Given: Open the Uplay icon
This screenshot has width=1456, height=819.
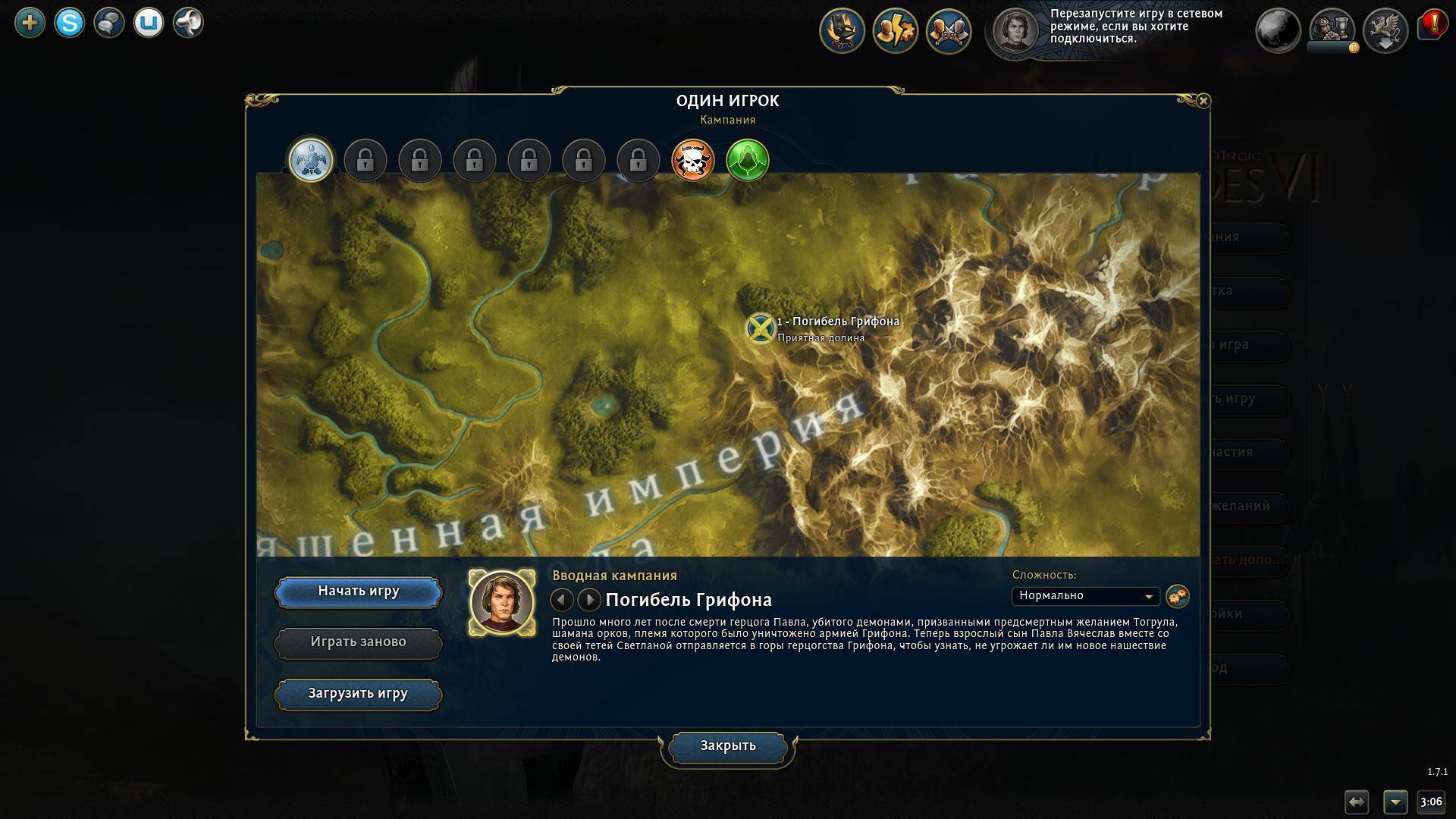Looking at the screenshot, I should click(149, 23).
